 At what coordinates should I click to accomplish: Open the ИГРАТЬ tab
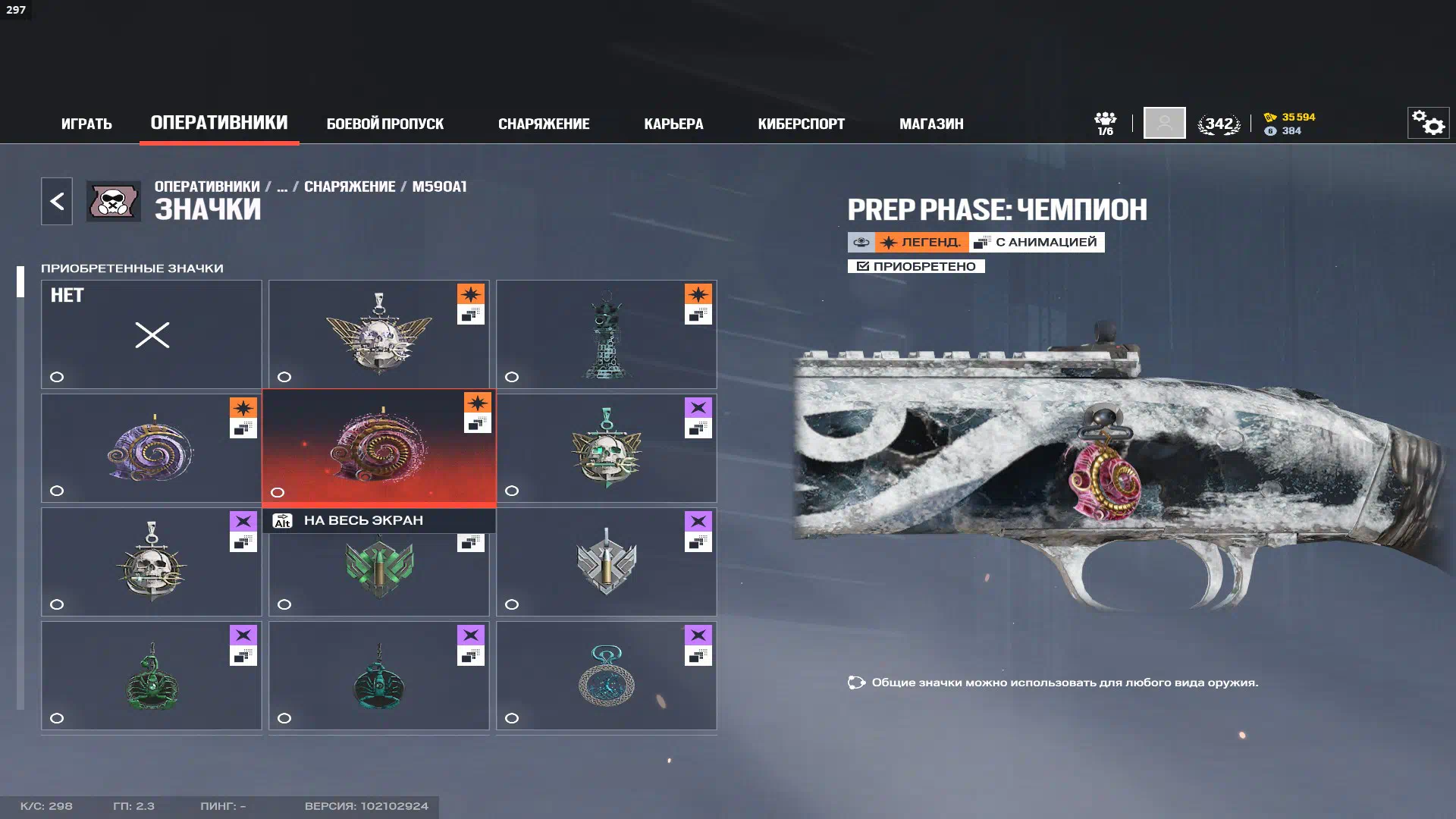[x=86, y=124]
